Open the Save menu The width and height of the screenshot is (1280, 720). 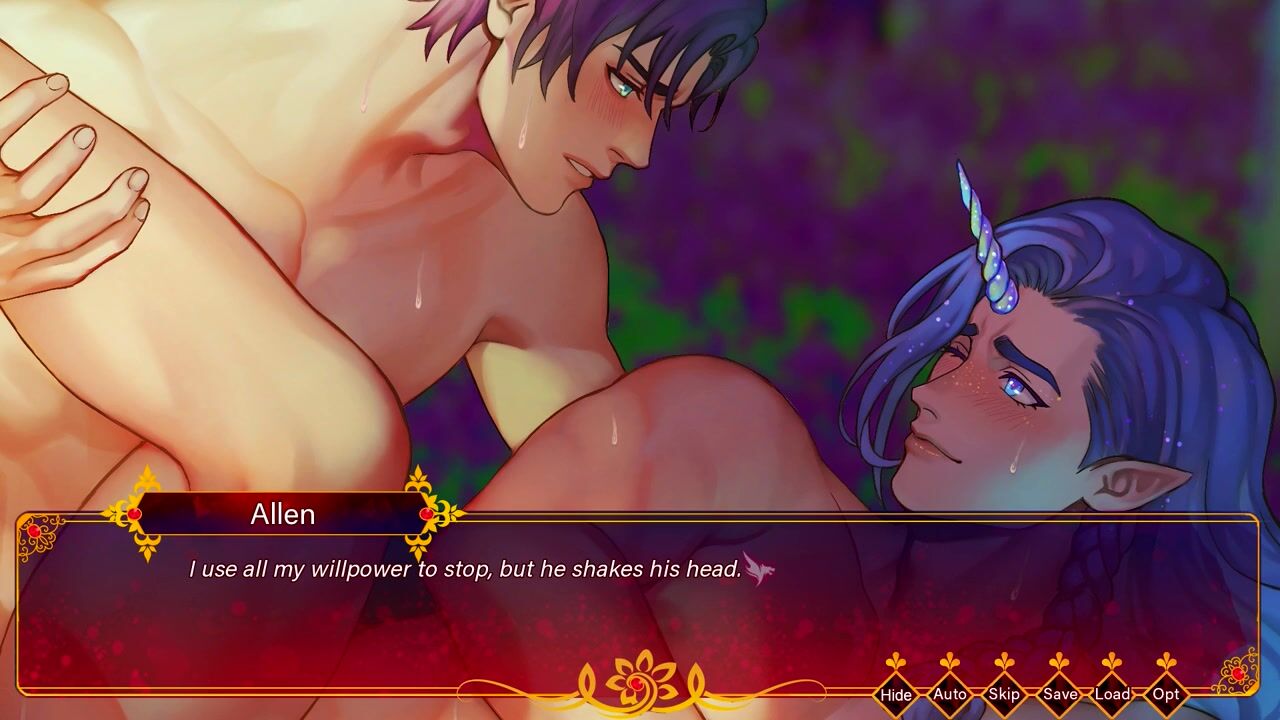tap(1059, 694)
